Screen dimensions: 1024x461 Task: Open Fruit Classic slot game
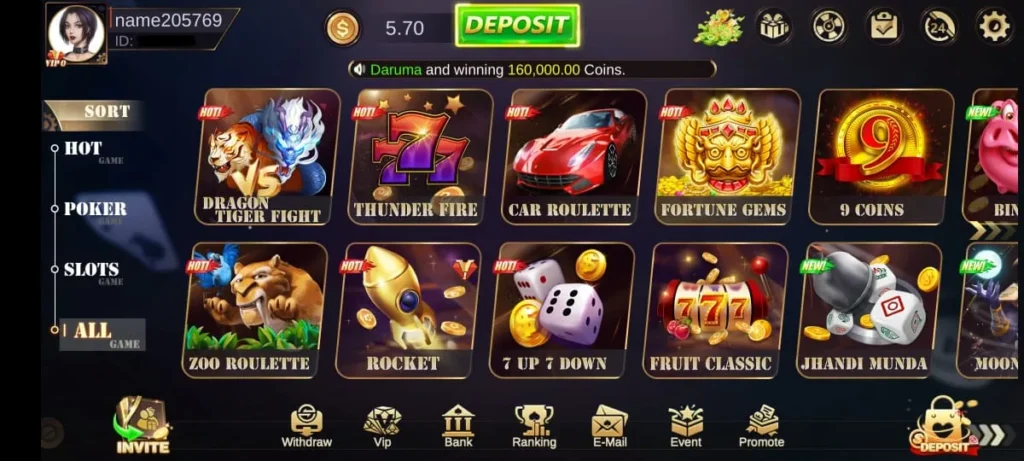[713, 310]
